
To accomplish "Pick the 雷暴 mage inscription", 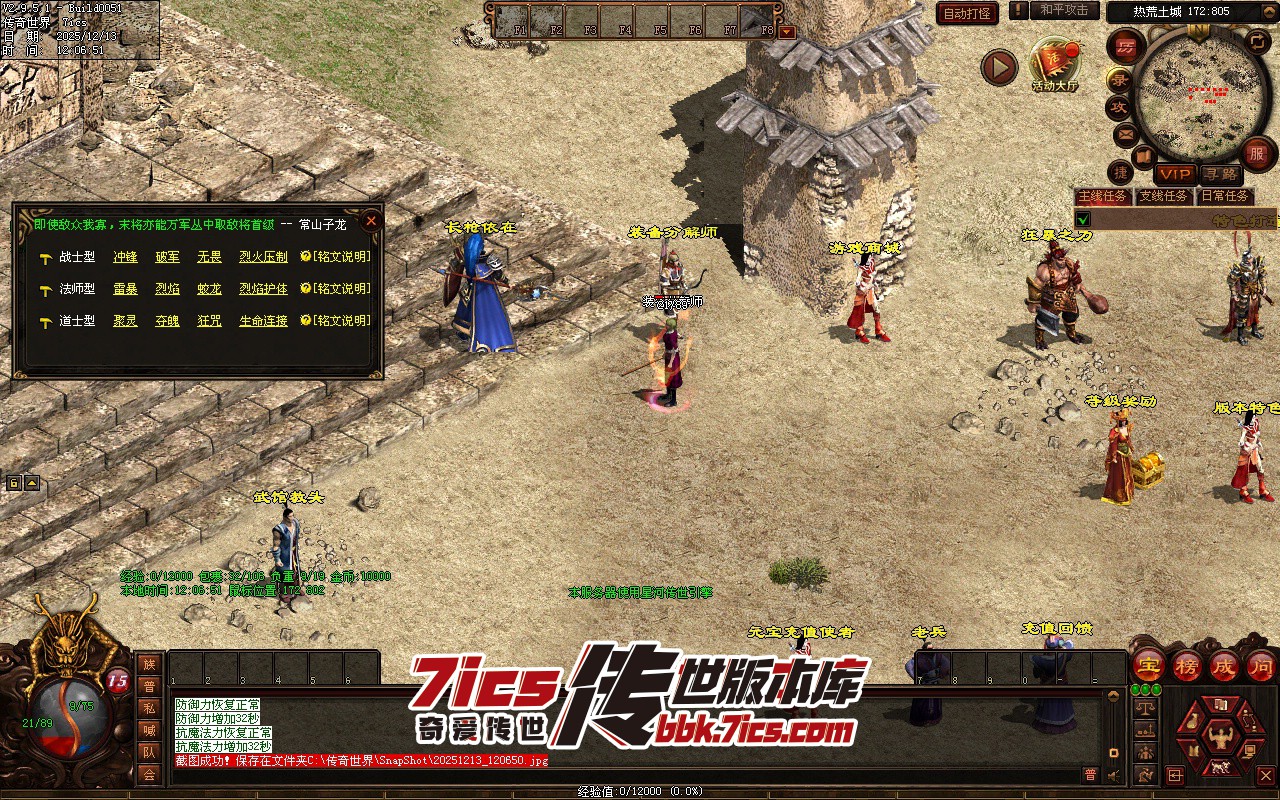I will (x=125, y=289).
